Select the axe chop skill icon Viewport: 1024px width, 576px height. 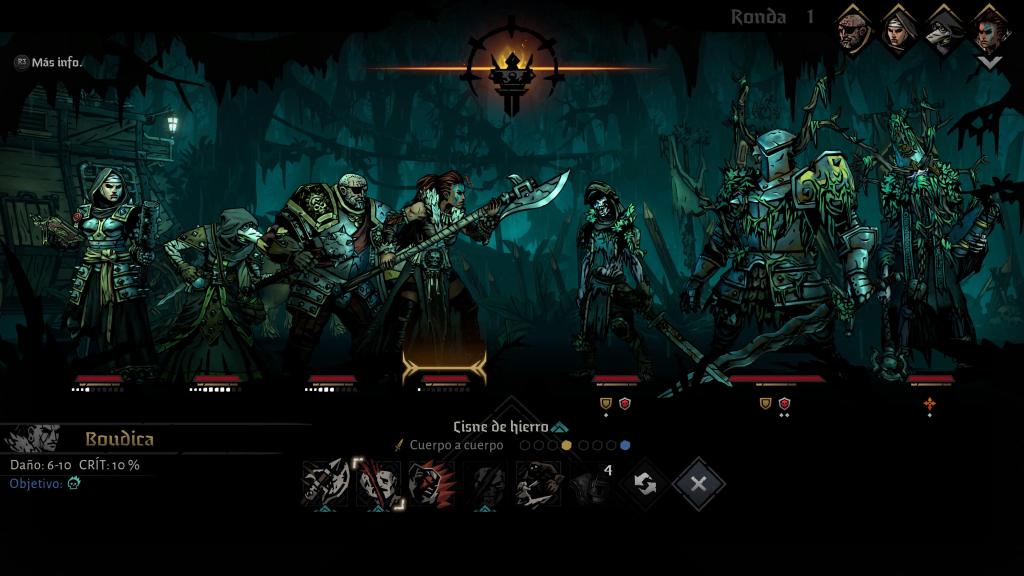[x=325, y=485]
